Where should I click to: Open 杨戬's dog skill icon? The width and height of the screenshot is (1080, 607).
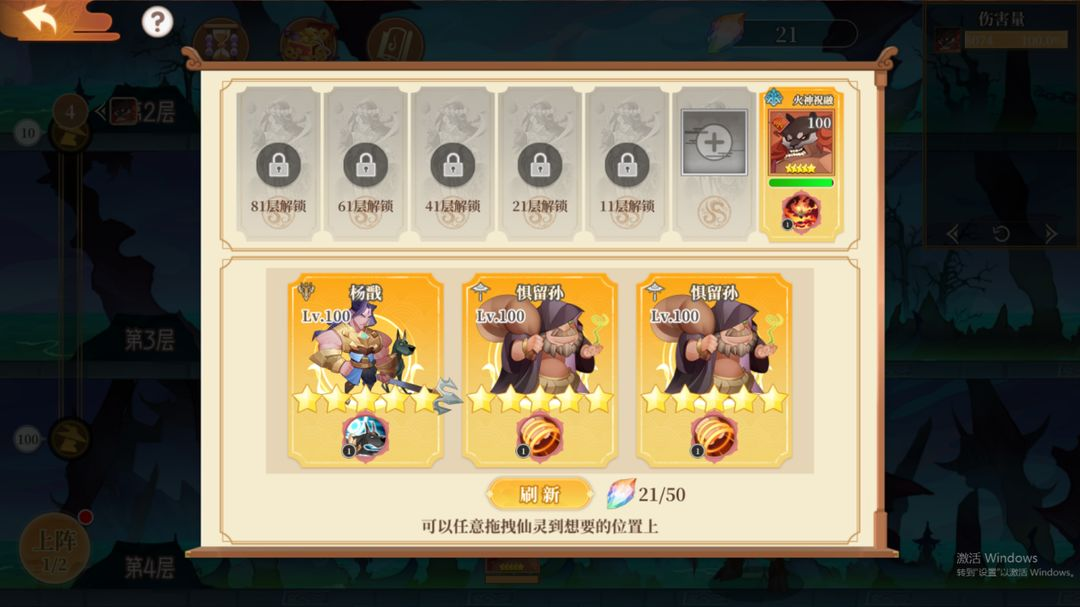[365, 437]
